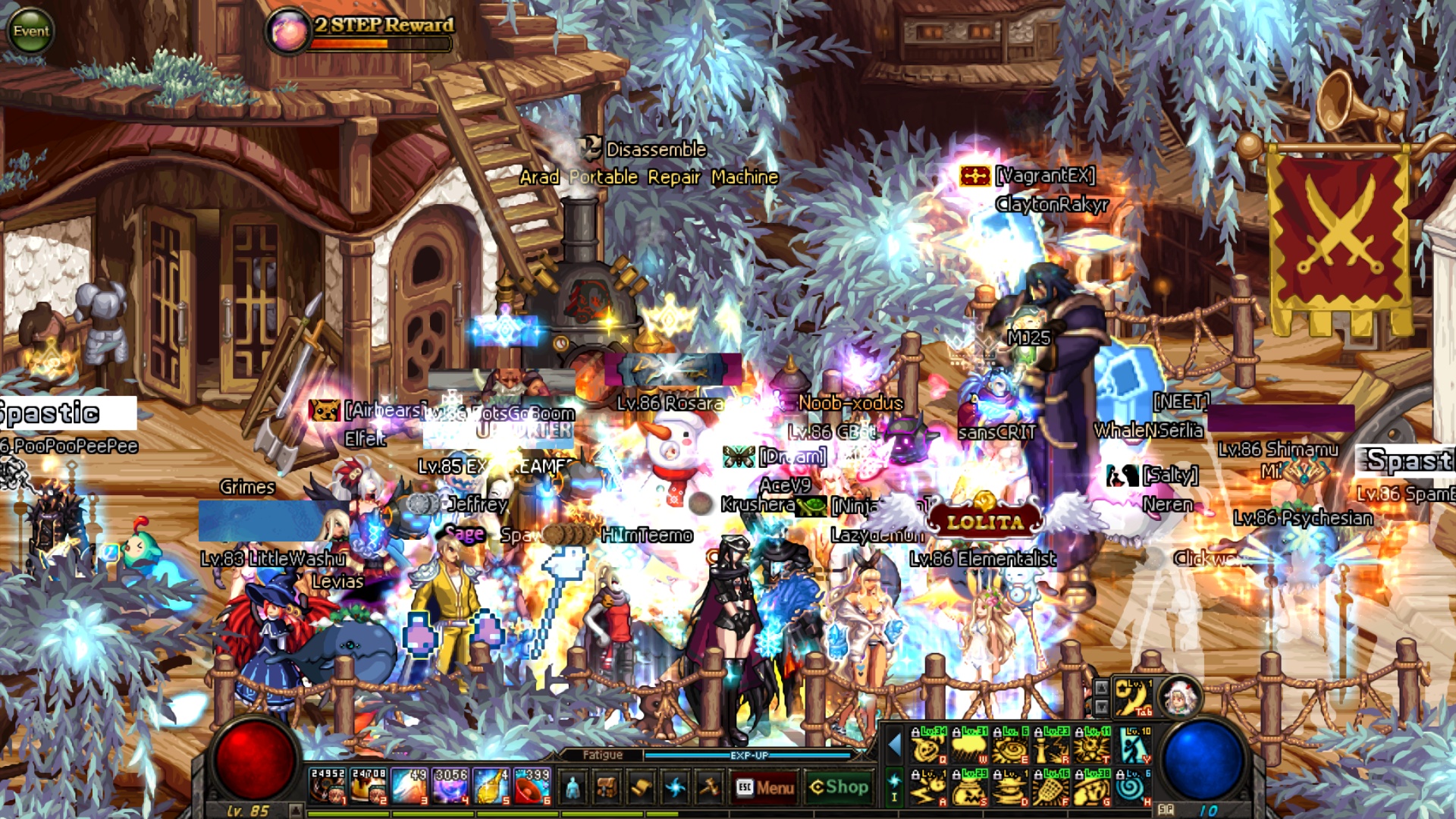The width and height of the screenshot is (1456, 819).
Task: Select the Lv.34 skill bound to Q
Action: pos(927,747)
